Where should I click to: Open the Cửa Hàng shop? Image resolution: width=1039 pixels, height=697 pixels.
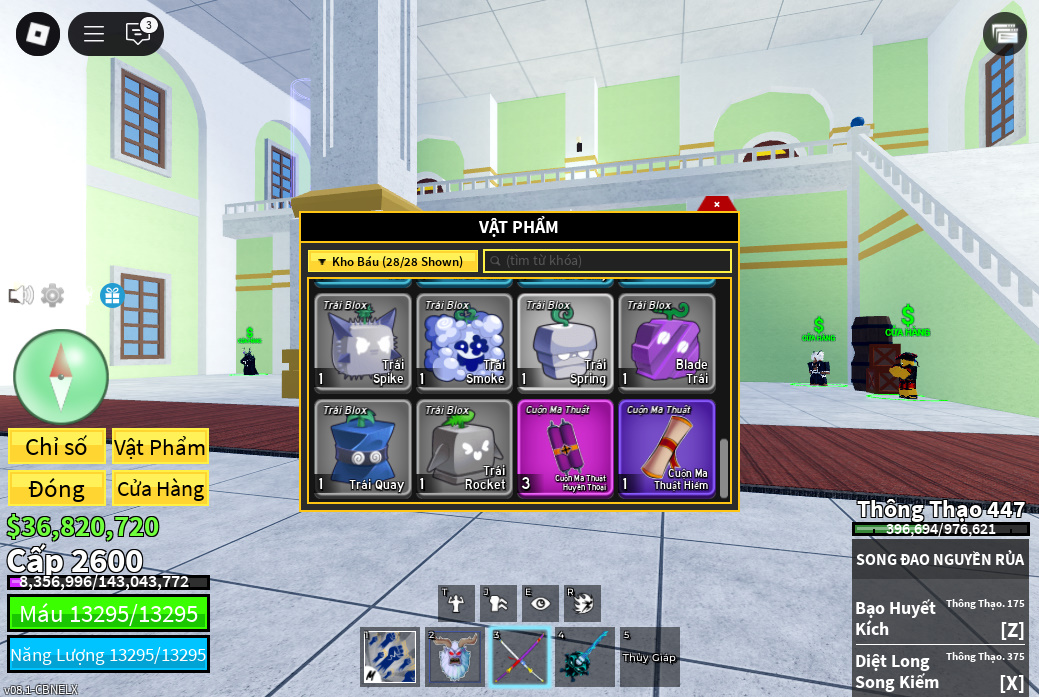(160, 489)
